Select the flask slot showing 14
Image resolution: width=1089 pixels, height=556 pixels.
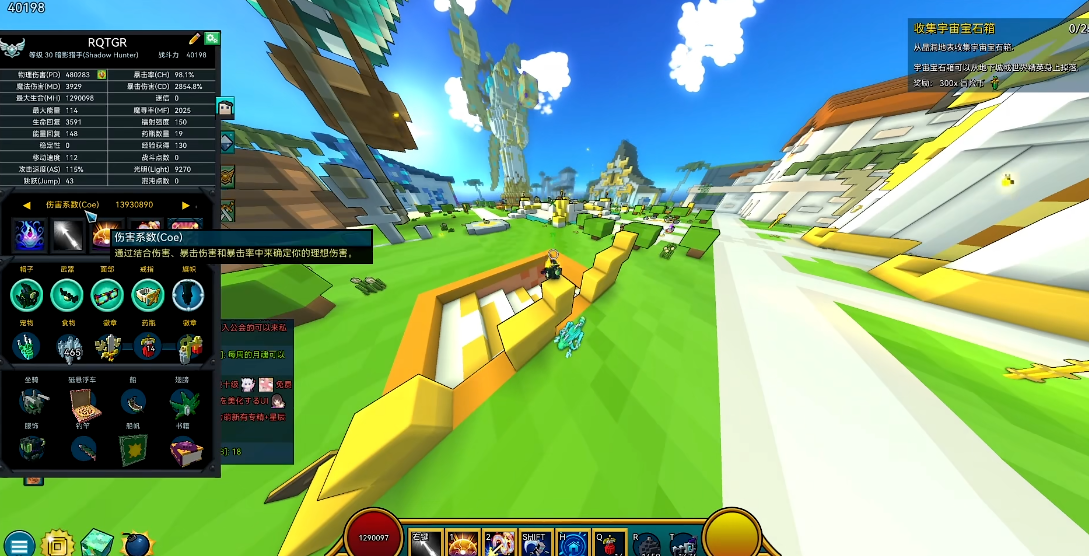(149, 348)
